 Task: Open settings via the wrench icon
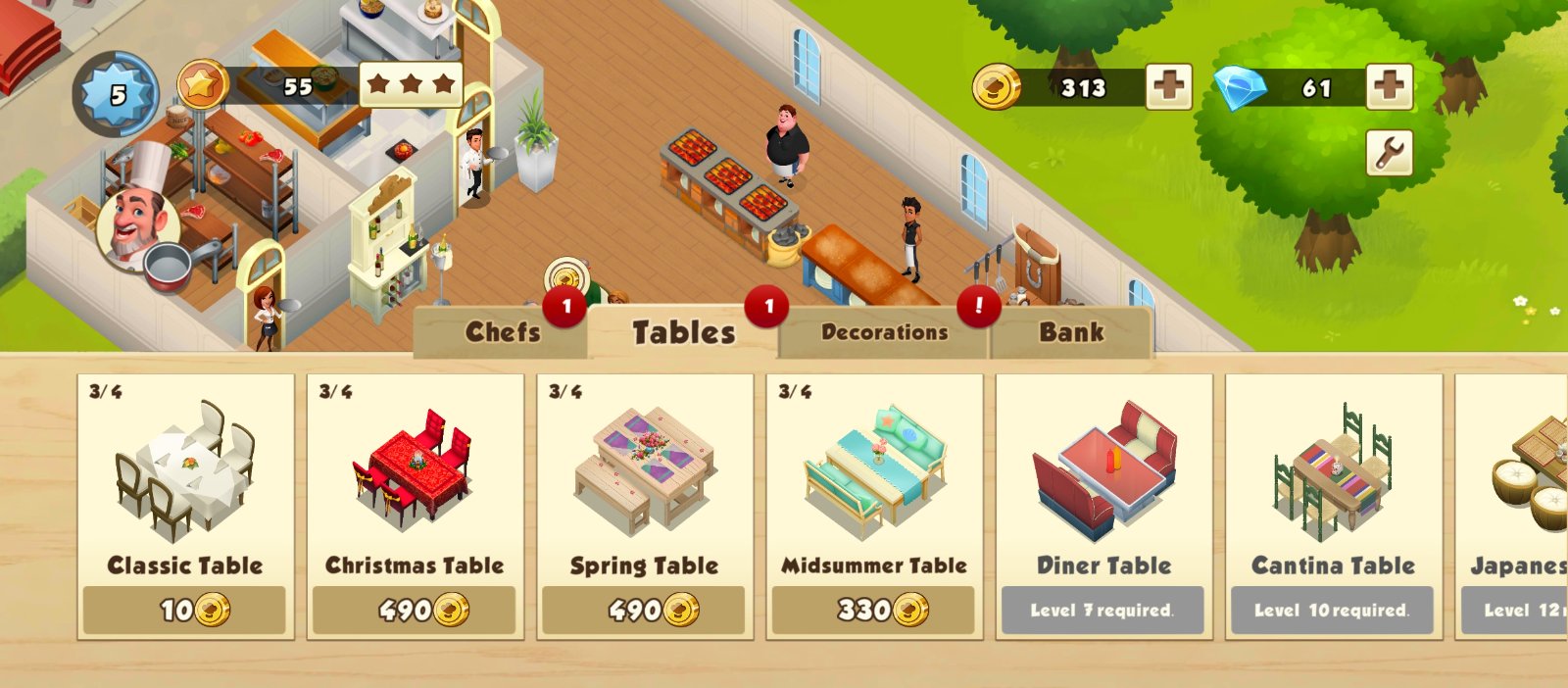click(x=1389, y=153)
